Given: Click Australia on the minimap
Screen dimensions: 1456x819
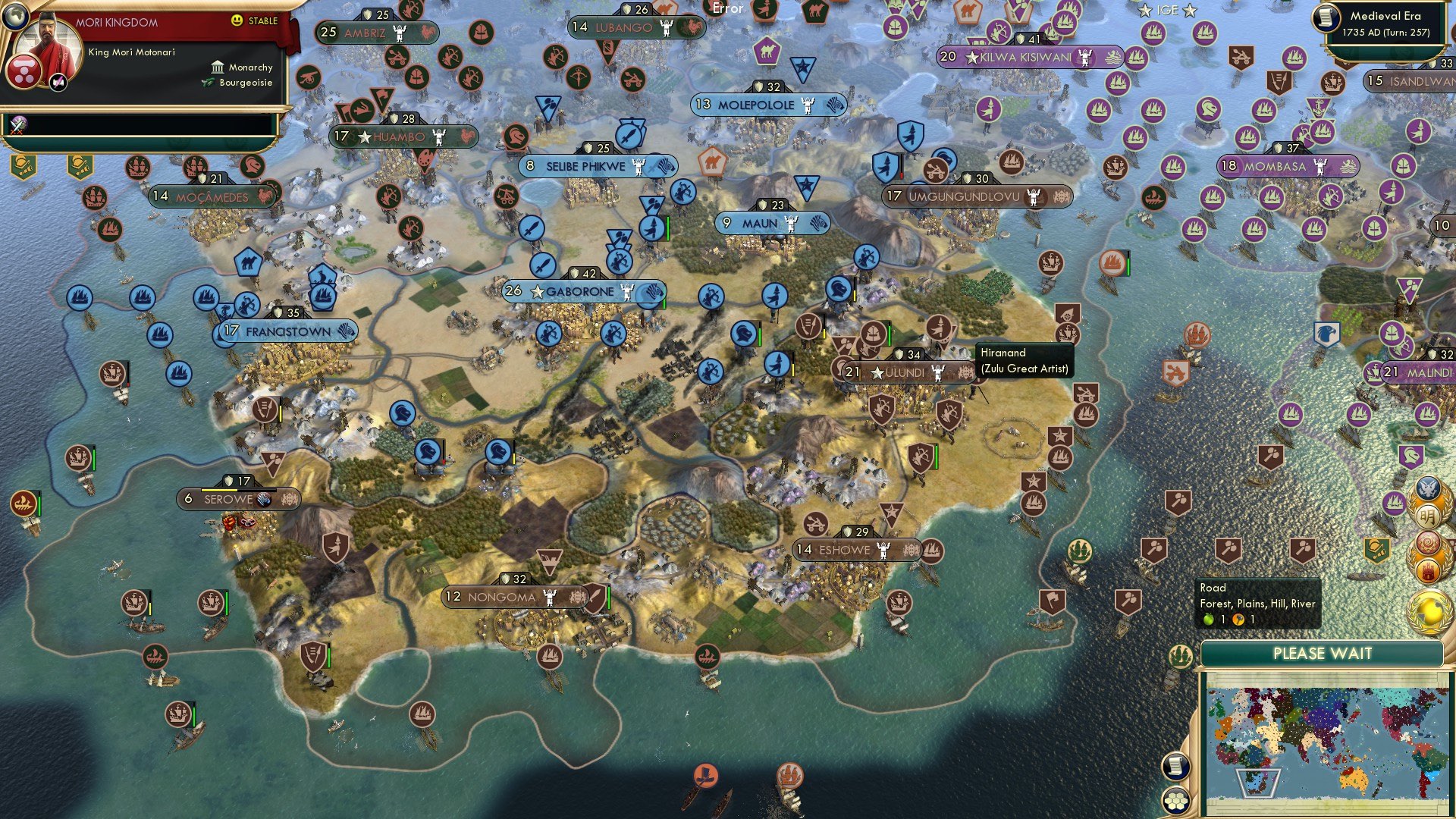Looking at the screenshot, I should click(x=1353, y=781).
